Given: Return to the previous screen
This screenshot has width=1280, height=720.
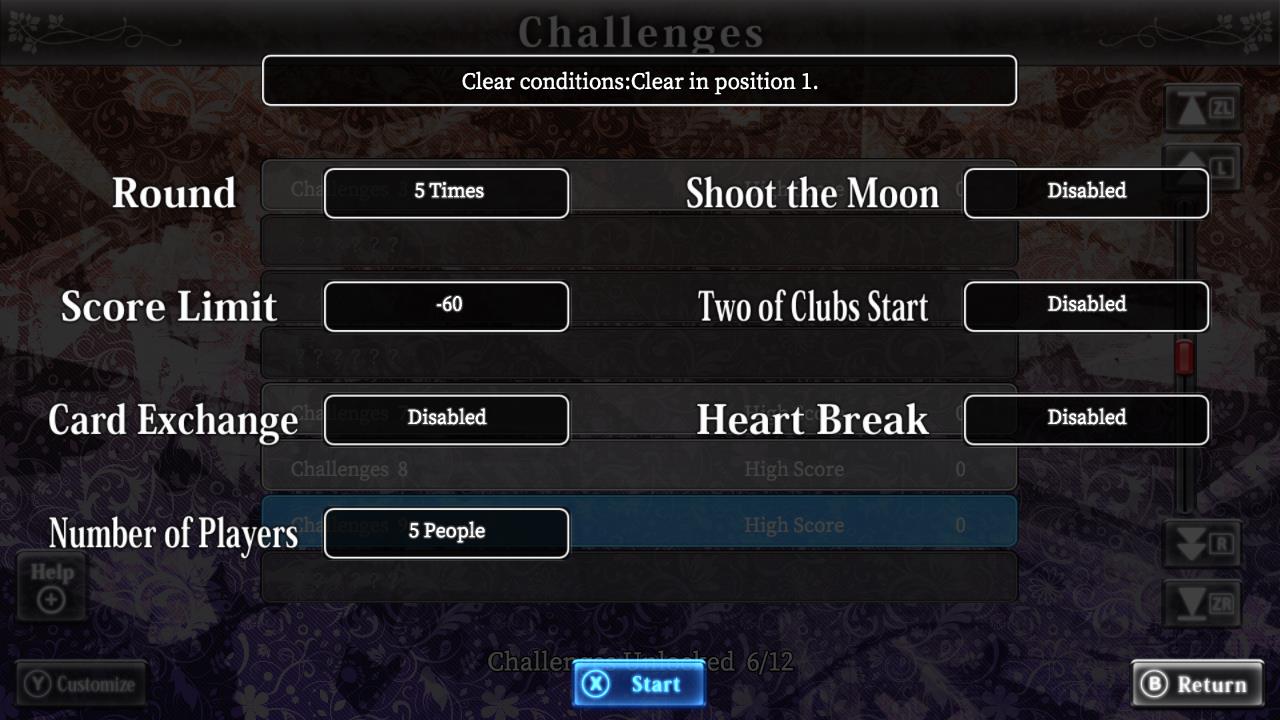Looking at the screenshot, I should coord(1197,684).
